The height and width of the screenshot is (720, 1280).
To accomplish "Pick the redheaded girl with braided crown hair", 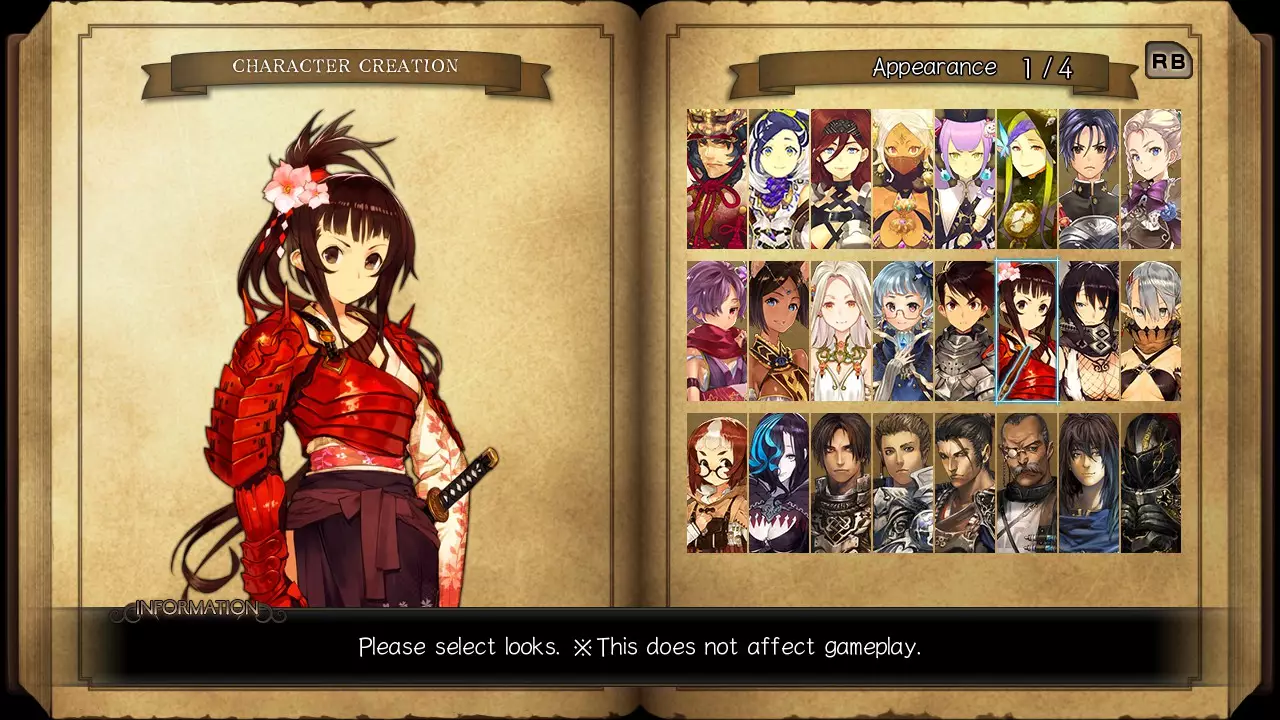I will click(x=841, y=178).
